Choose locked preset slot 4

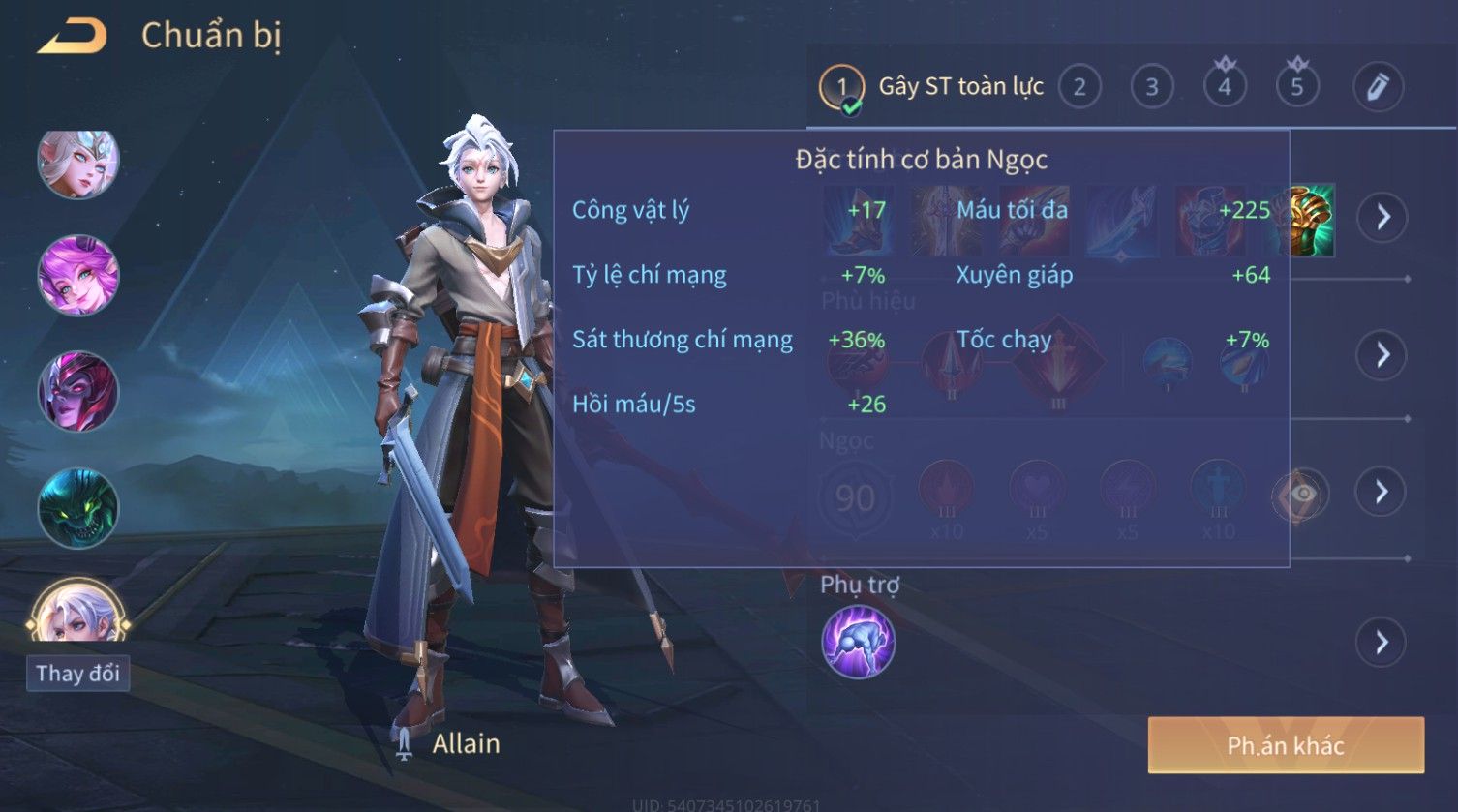pos(1225,87)
